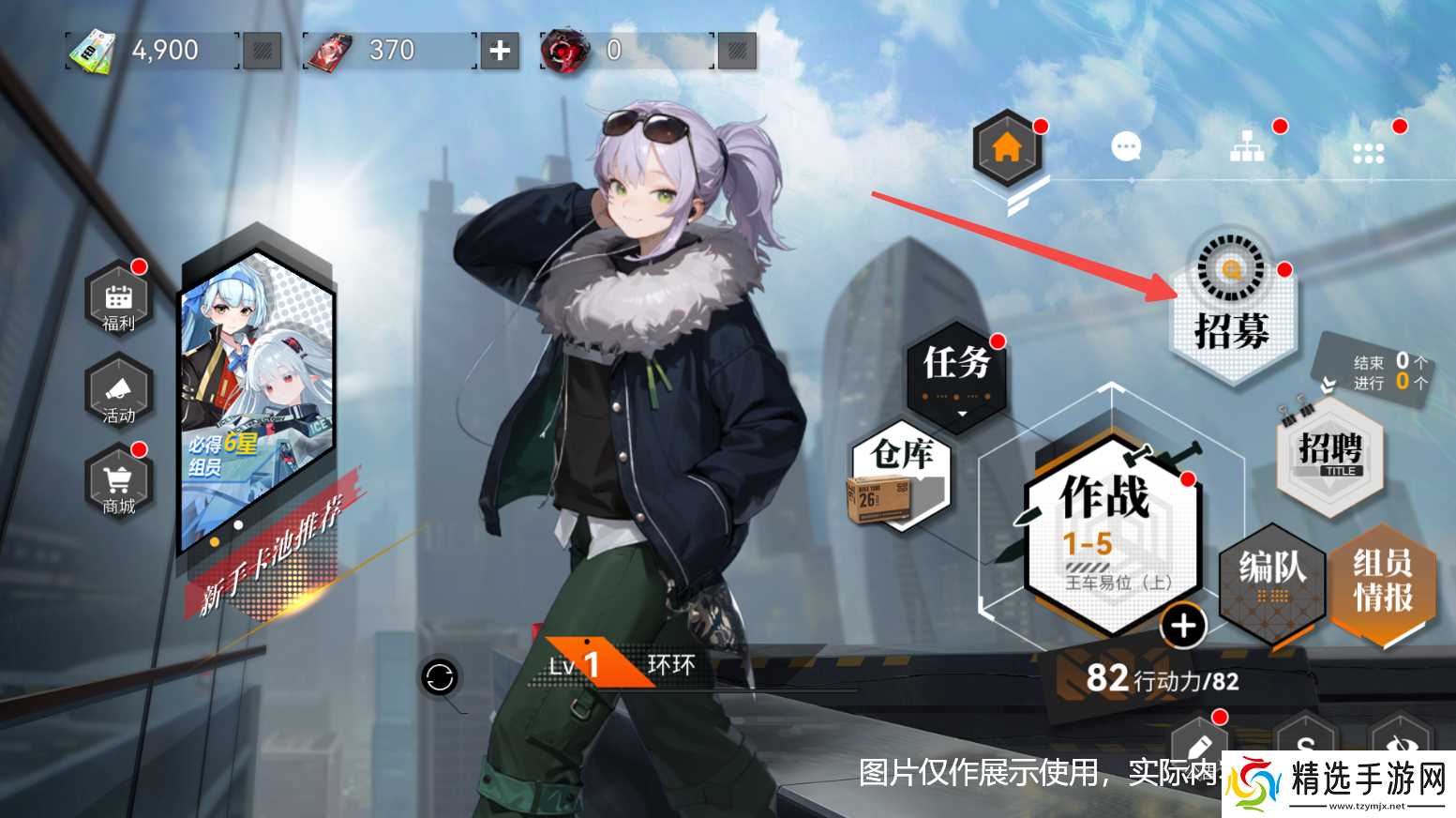Open the 任务 tasks icon
Screen dimensions: 1456x818
(x=954, y=368)
